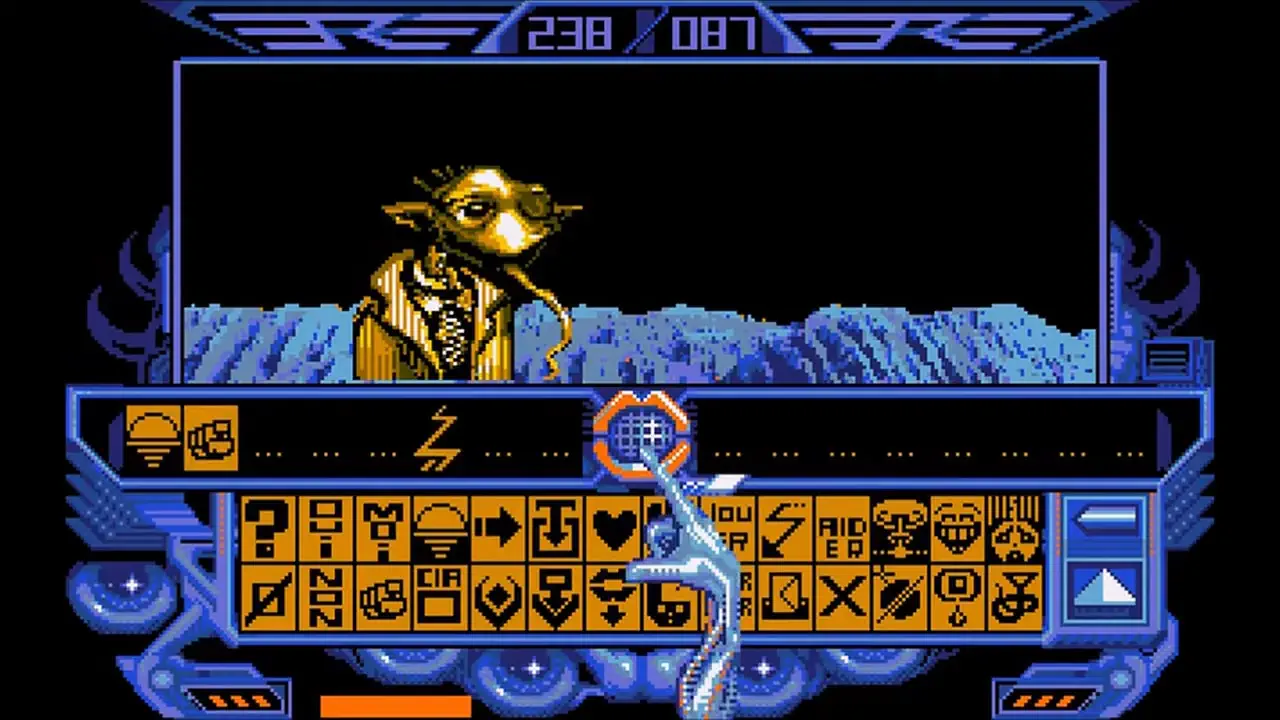Click the orange bar at the bottom

point(395,707)
